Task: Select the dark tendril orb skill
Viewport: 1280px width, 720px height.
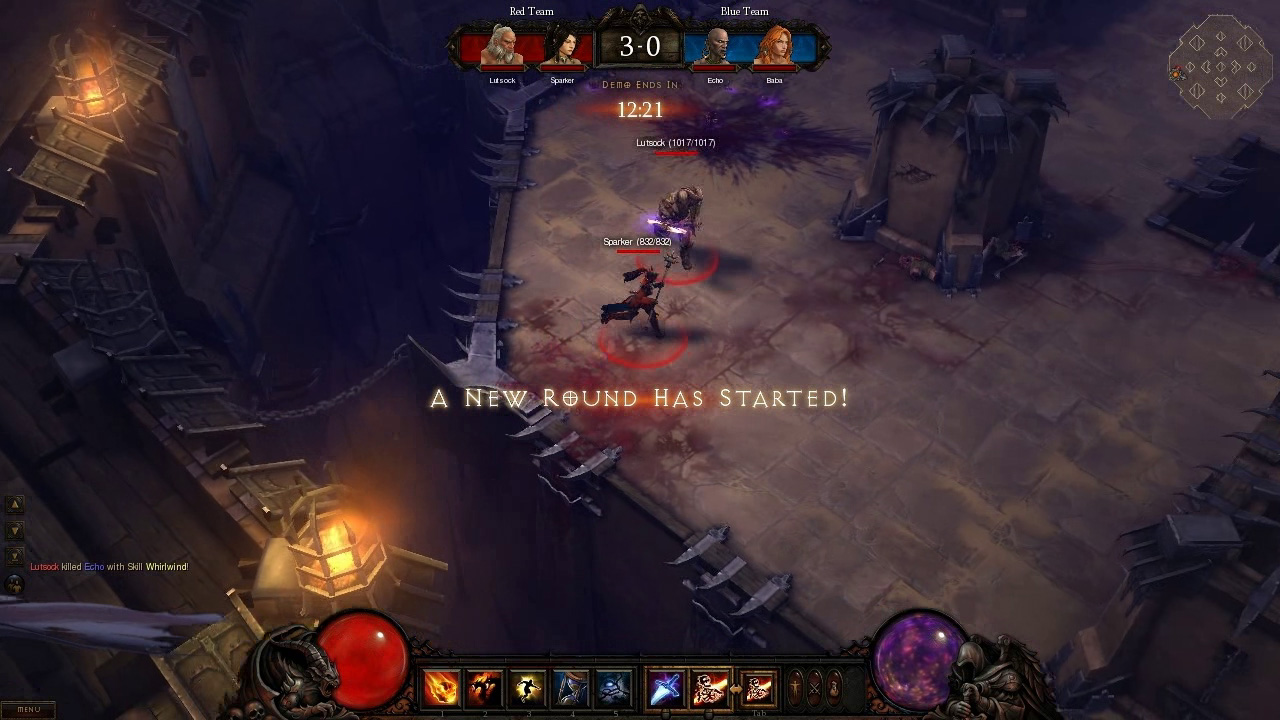Action: click(613, 689)
